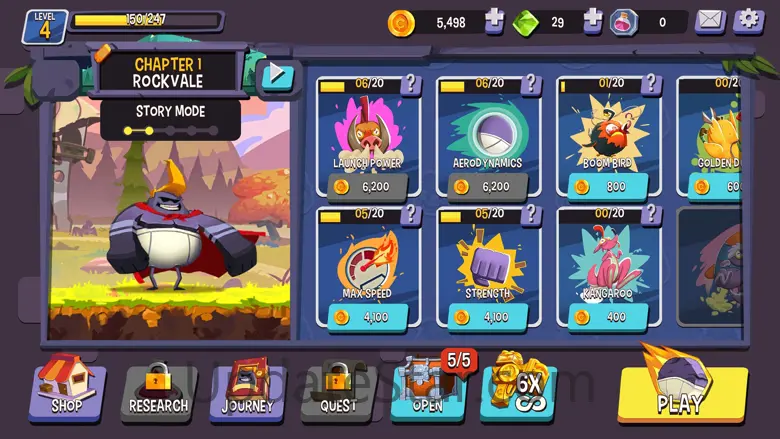Open the Shop
Screen dimensions: 780x439
tap(67, 388)
